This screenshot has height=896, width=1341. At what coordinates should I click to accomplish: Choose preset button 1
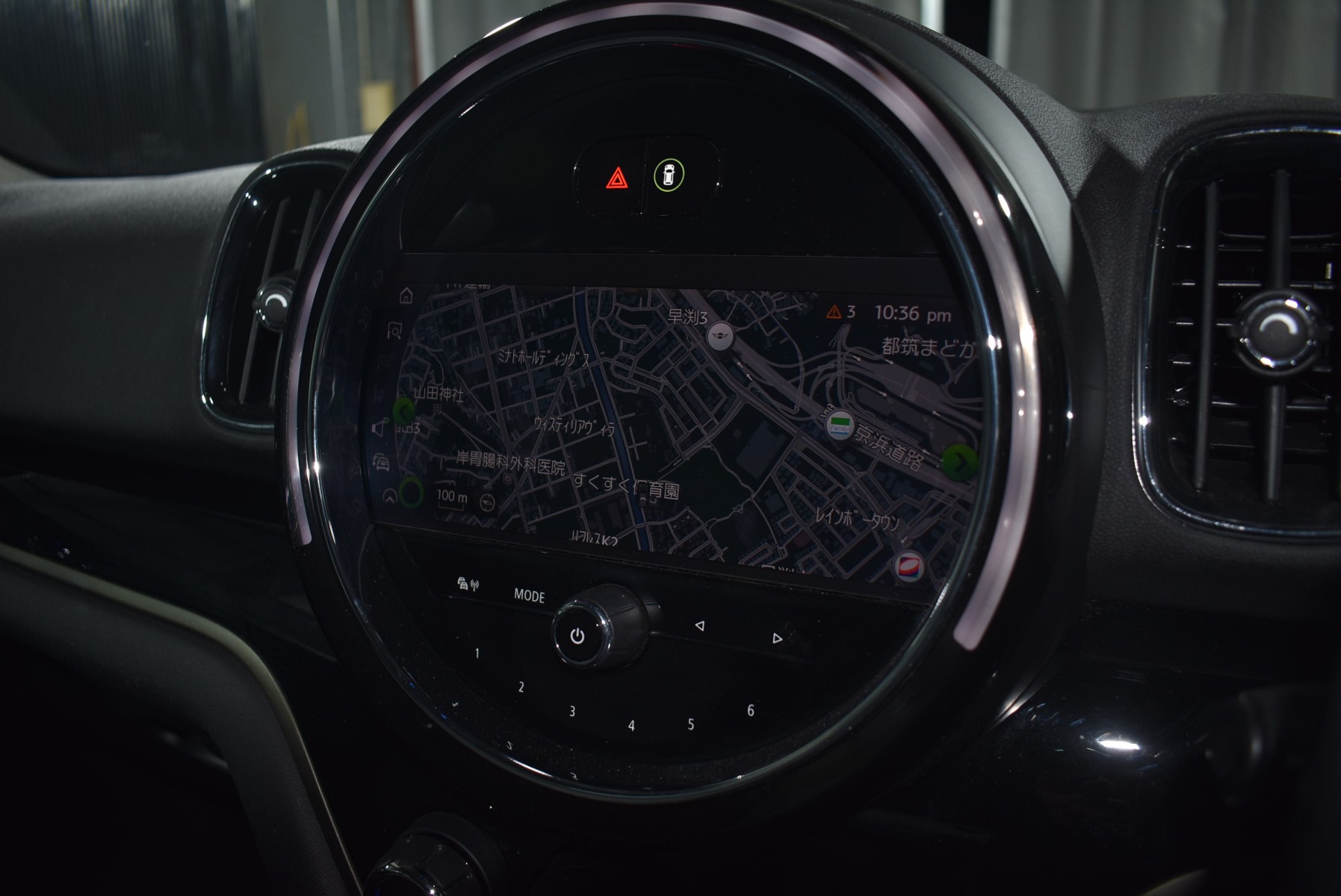(x=477, y=654)
